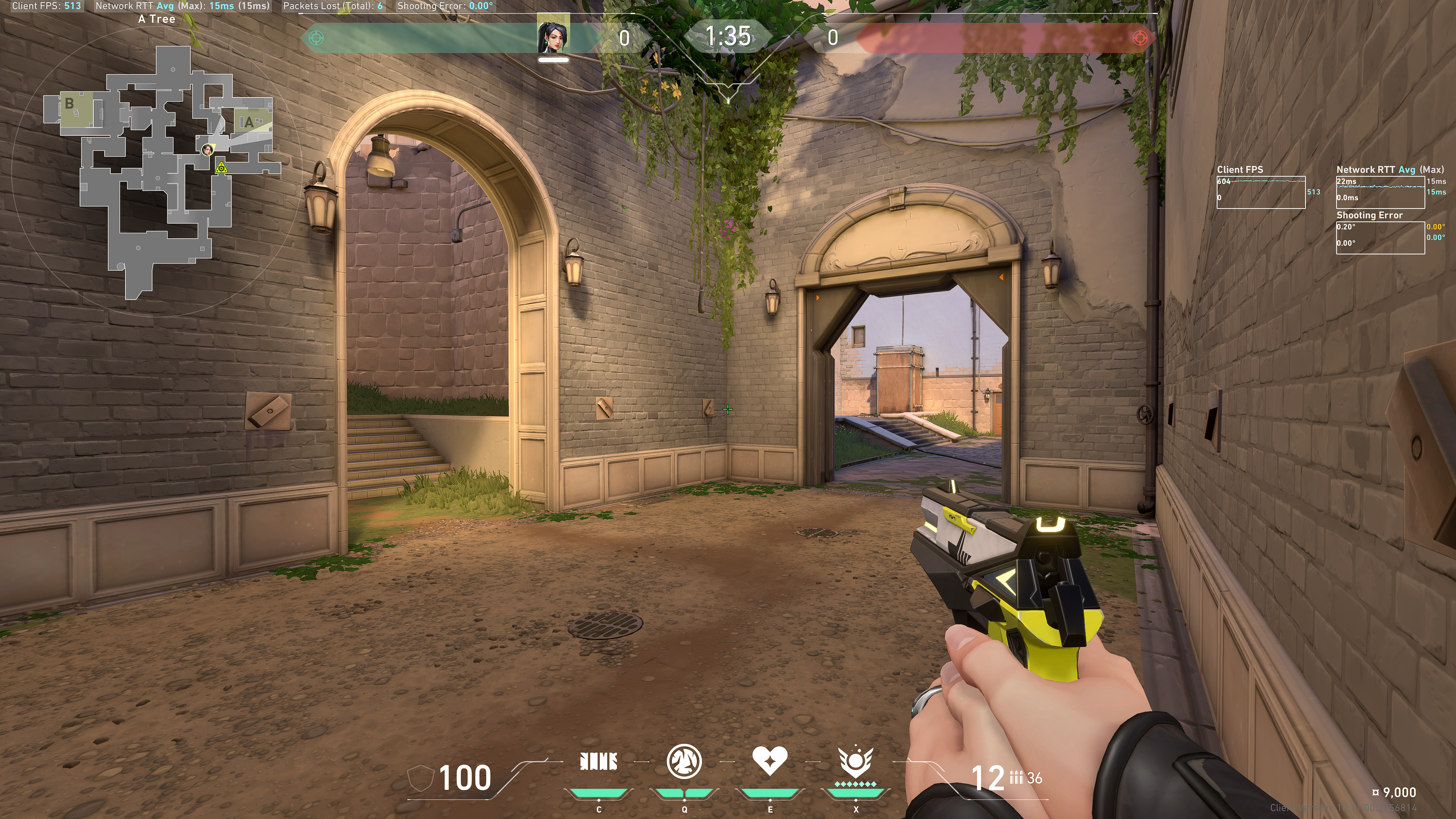This screenshot has width=1456, height=819.
Task: Click the B site label on minimap
Action: [69, 104]
